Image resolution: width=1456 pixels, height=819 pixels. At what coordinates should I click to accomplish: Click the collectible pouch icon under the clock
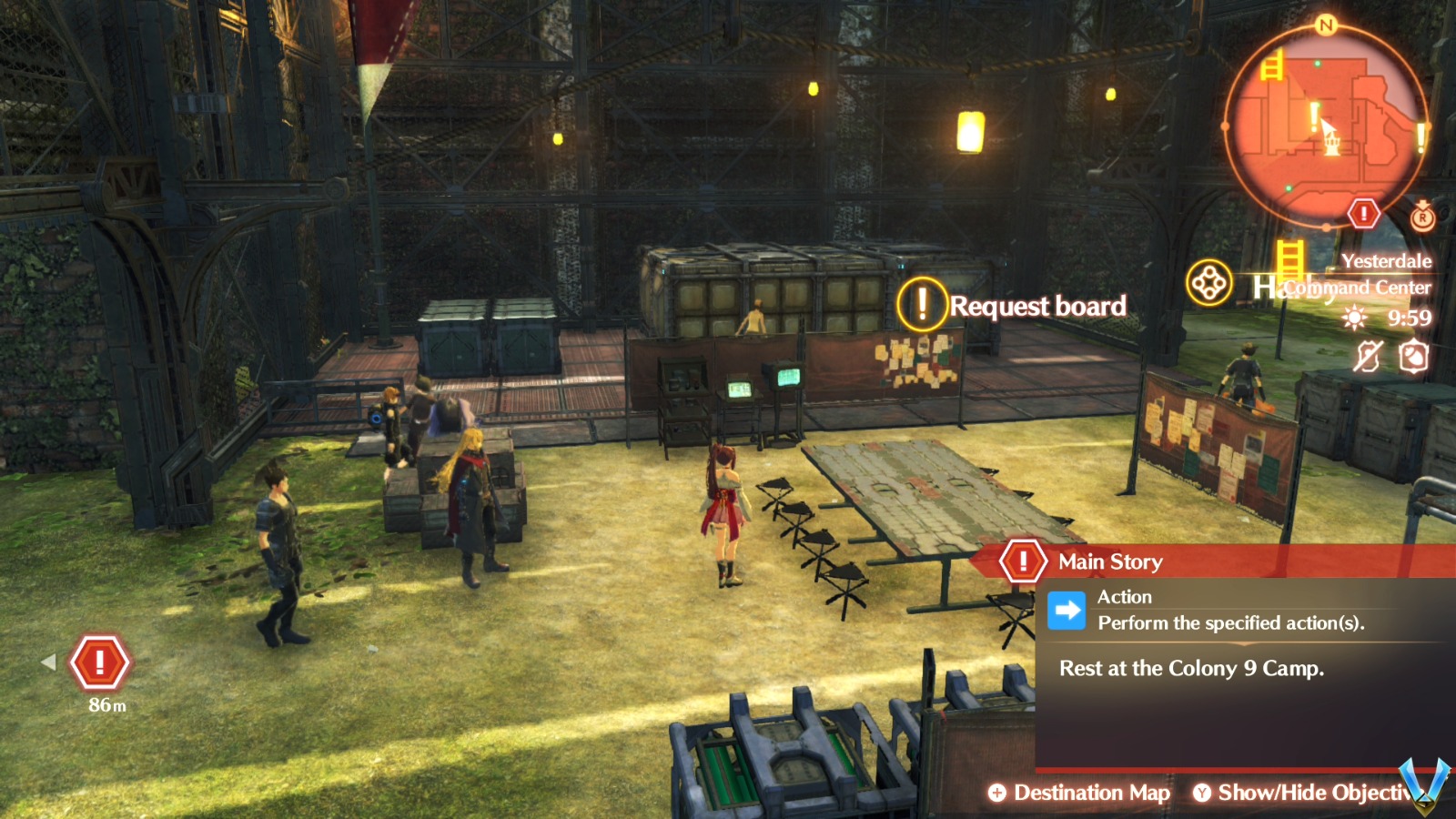pos(1413,358)
